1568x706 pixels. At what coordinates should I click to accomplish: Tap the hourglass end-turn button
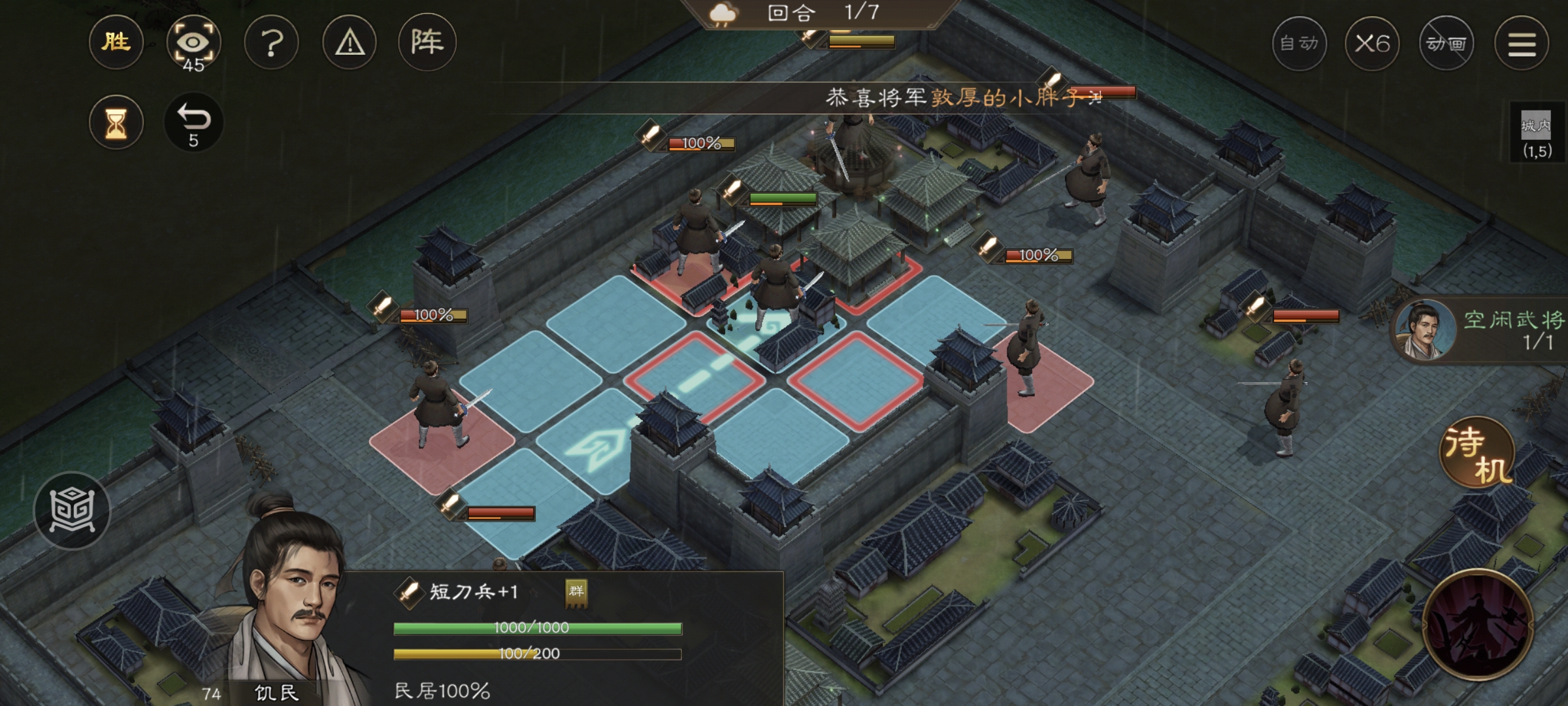[116, 122]
